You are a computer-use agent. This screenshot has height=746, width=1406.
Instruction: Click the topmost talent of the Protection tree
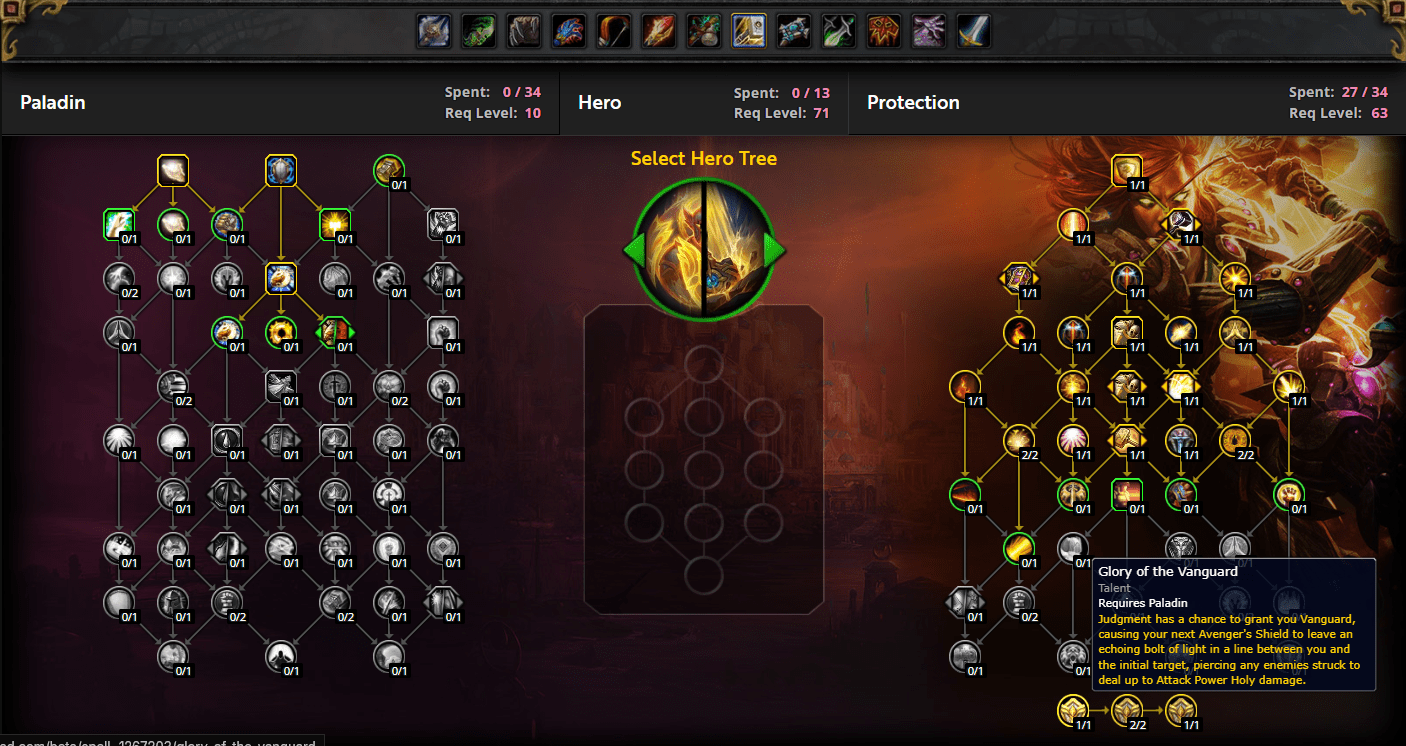[x=1126, y=169]
